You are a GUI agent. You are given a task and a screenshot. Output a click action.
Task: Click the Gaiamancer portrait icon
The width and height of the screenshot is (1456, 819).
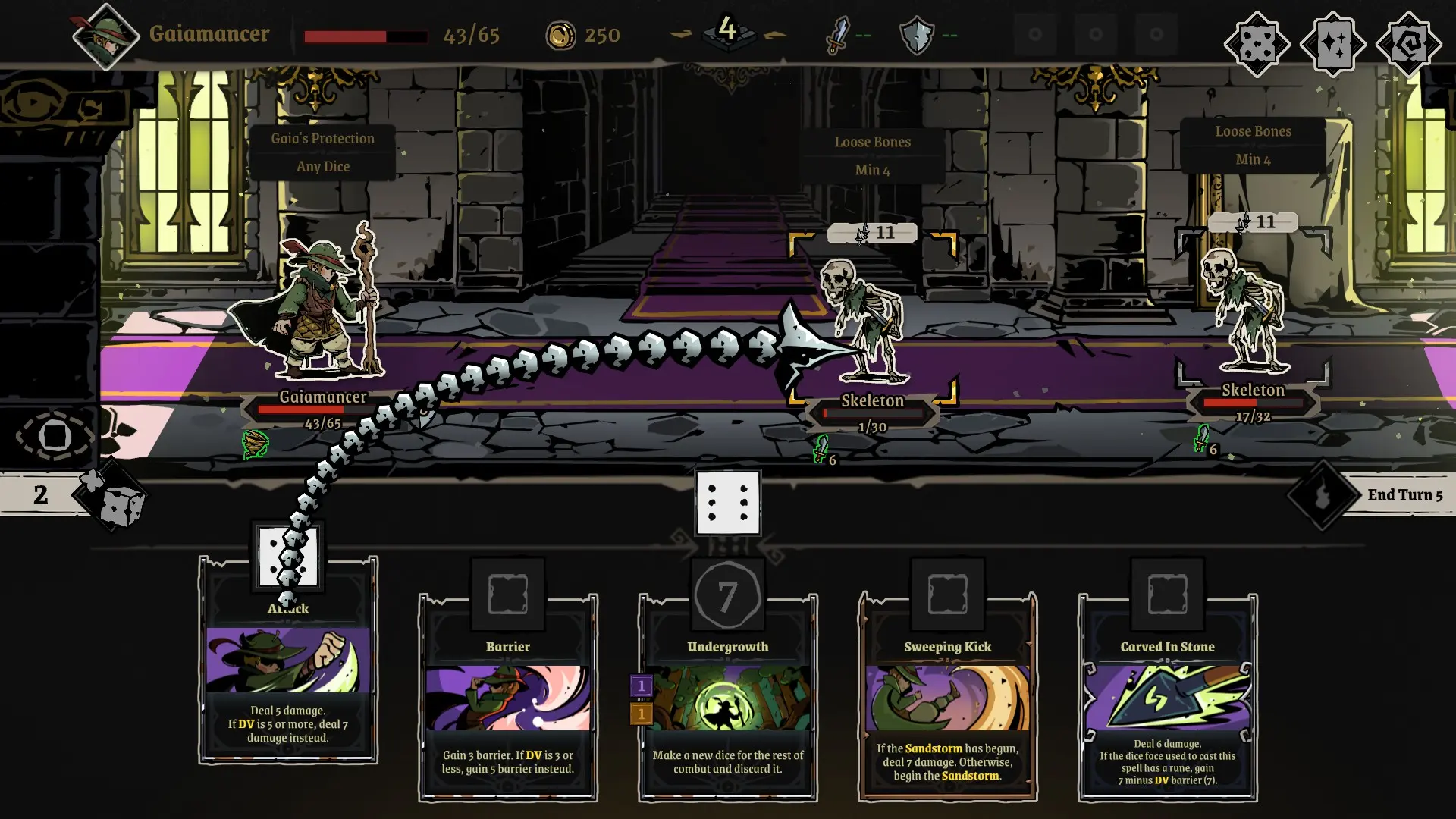(105, 36)
